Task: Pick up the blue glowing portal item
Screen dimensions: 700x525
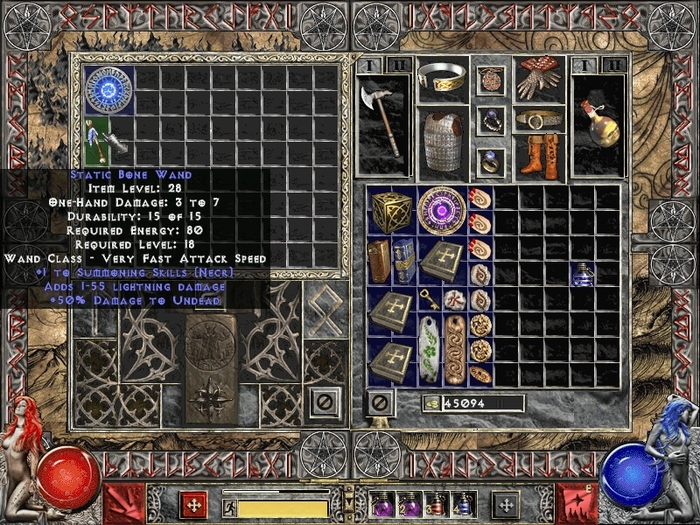Action: (108, 90)
